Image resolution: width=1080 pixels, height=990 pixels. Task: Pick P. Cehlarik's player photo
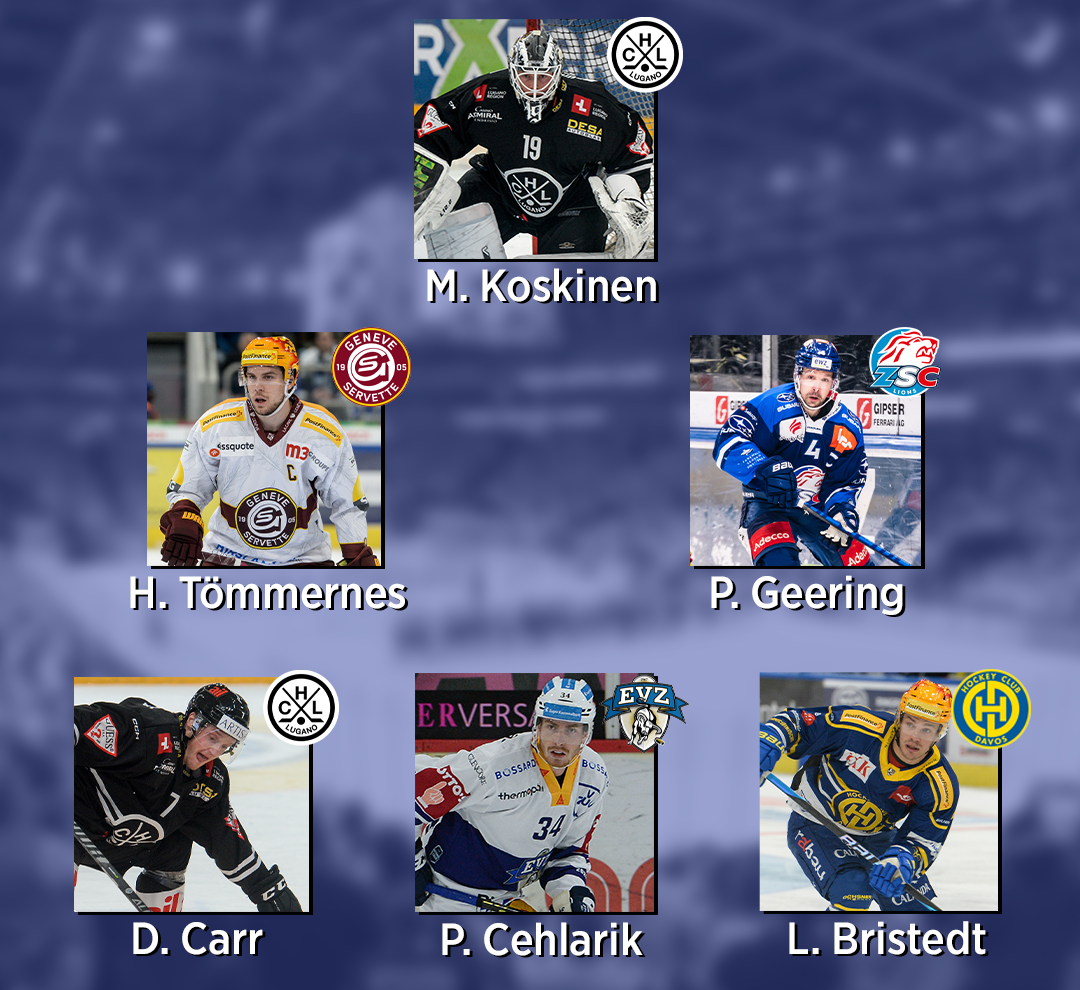[535, 795]
